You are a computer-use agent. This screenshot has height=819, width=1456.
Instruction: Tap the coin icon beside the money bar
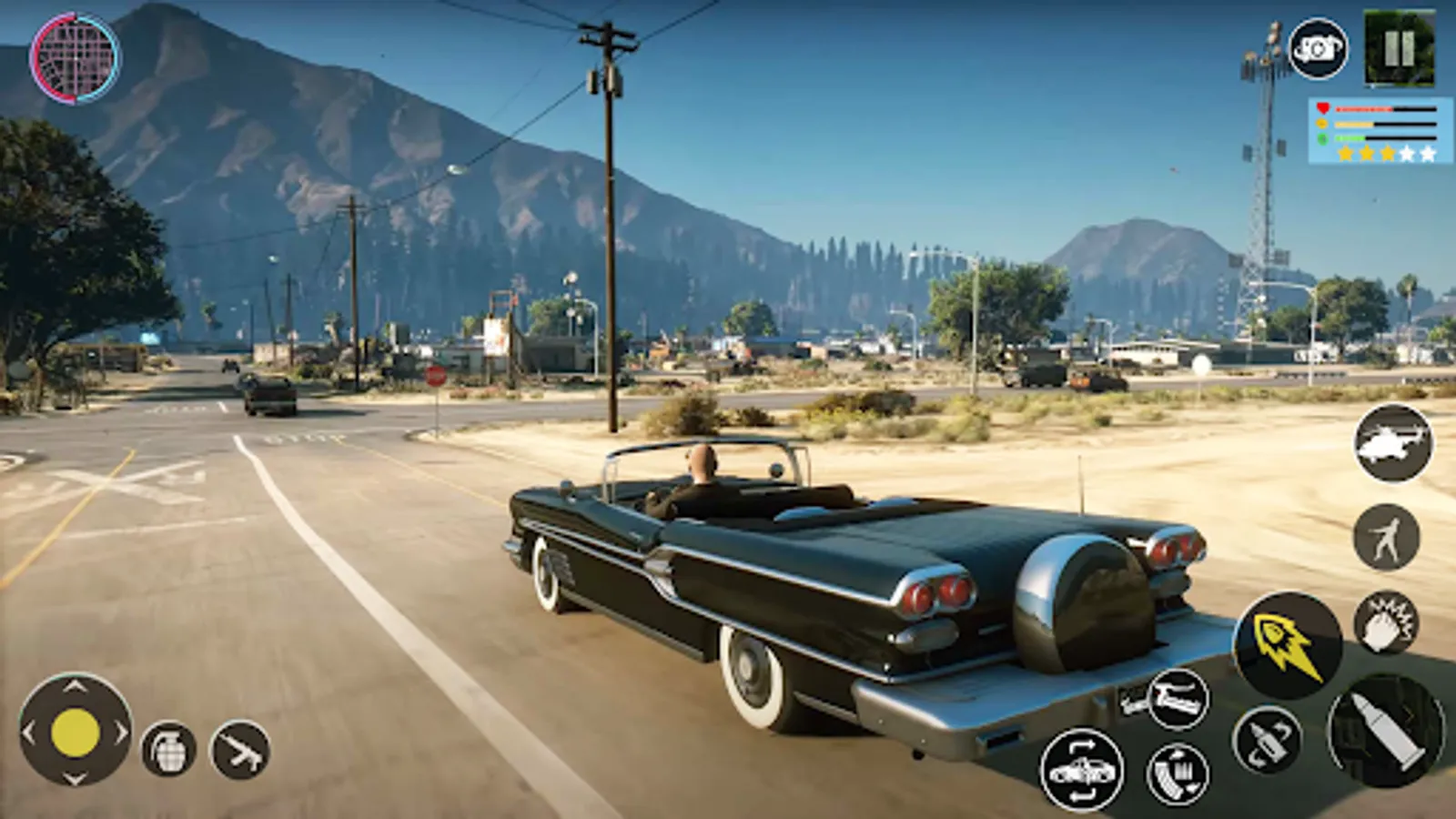[1320, 123]
